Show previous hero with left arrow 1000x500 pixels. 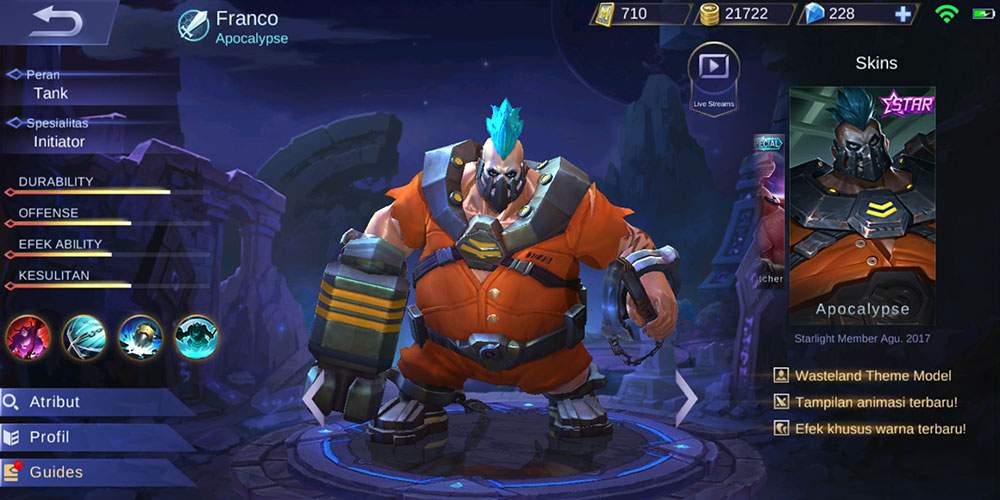[314, 397]
